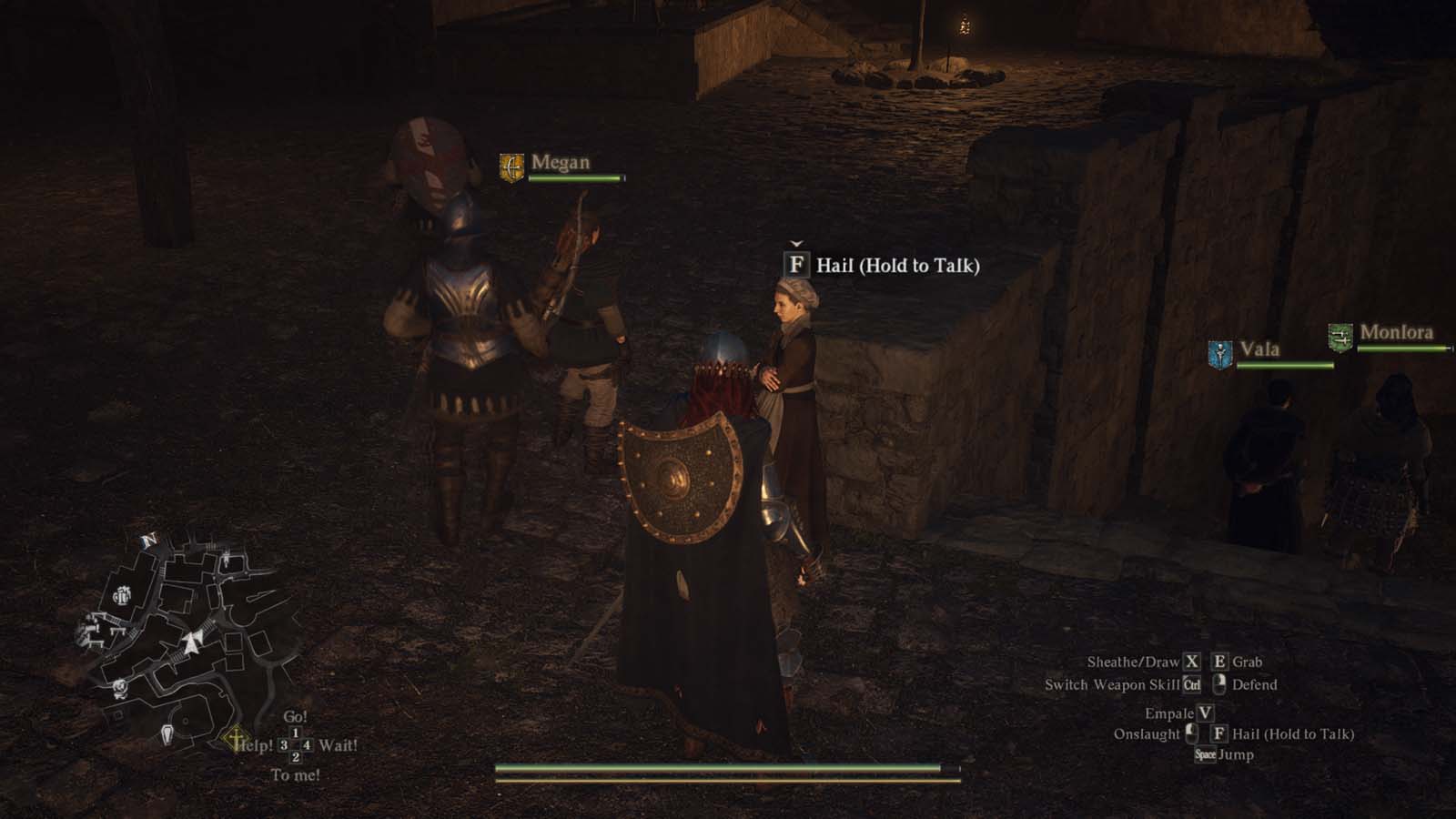The image size is (1456, 819).
Task: Click the F key Hail prompt icon
Action: tap(796, 267)
